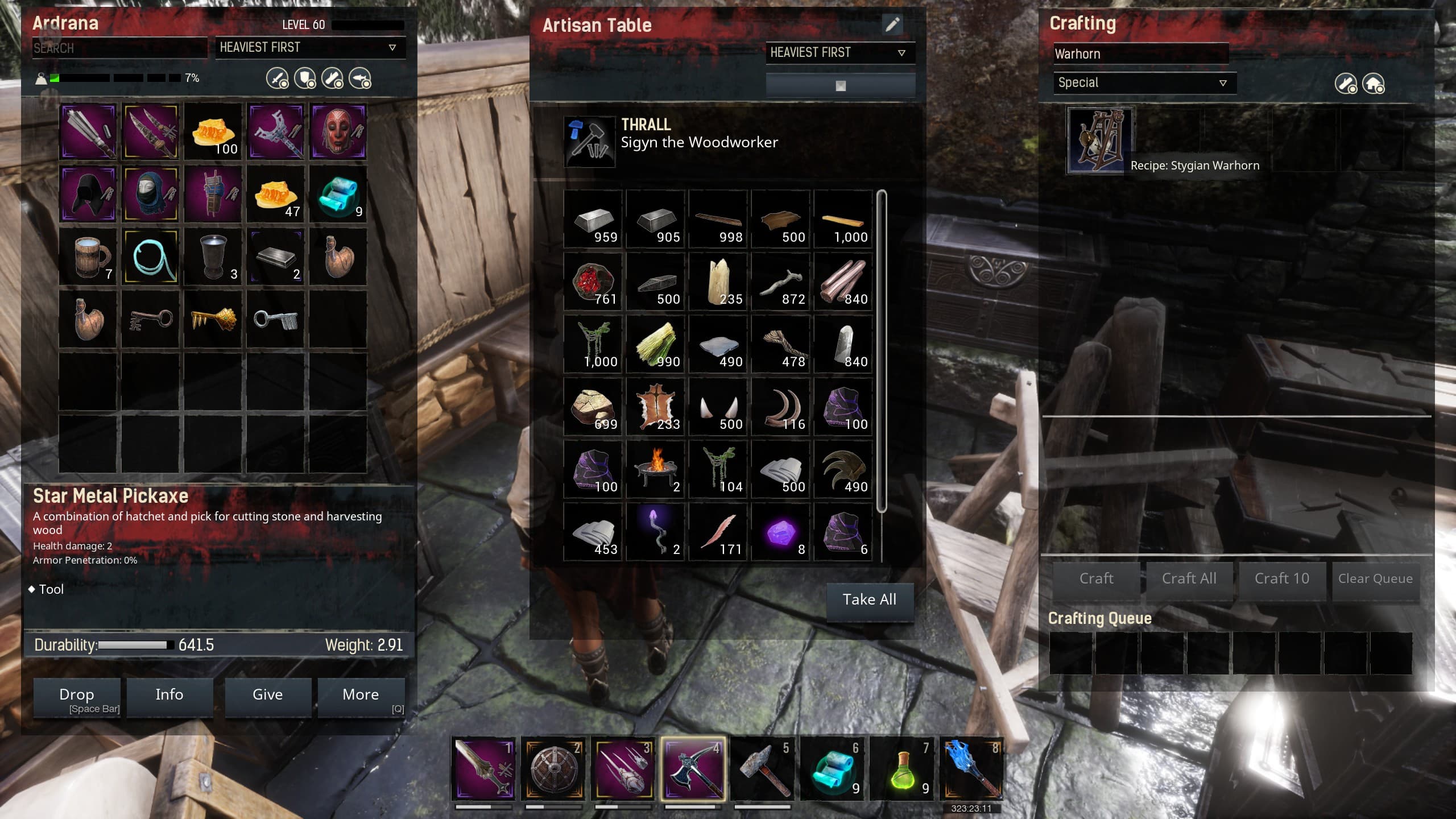1456x819 pixels.
Task: Click the pickaxe durability bar
Action: click(135, 645)
